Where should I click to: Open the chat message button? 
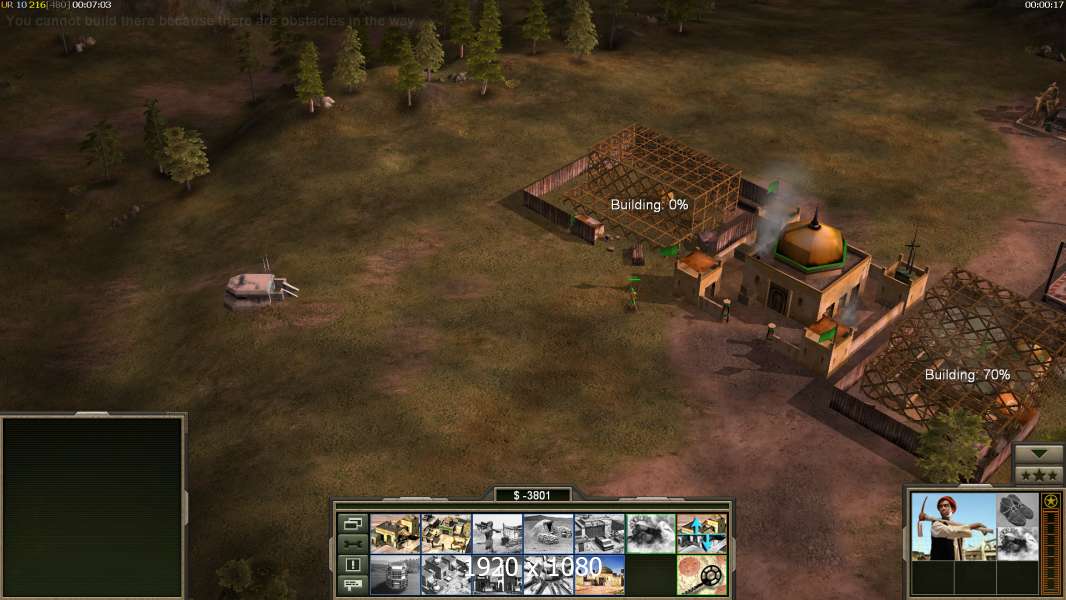353,584
